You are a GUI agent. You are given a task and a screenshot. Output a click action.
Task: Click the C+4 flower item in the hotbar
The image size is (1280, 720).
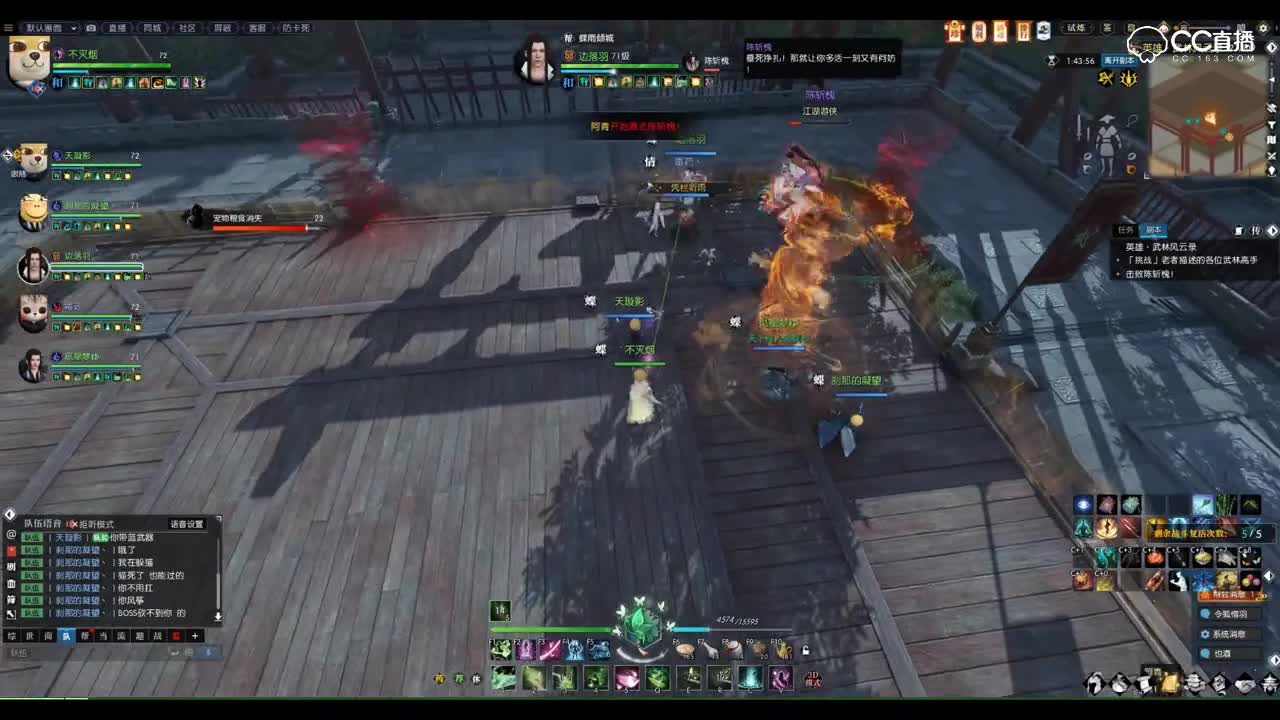[1154, 557]
